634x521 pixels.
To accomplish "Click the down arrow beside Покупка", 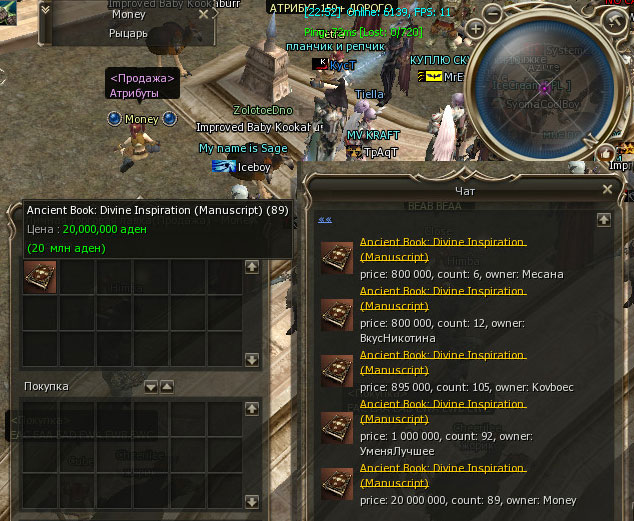I will (x=151, y=386).
